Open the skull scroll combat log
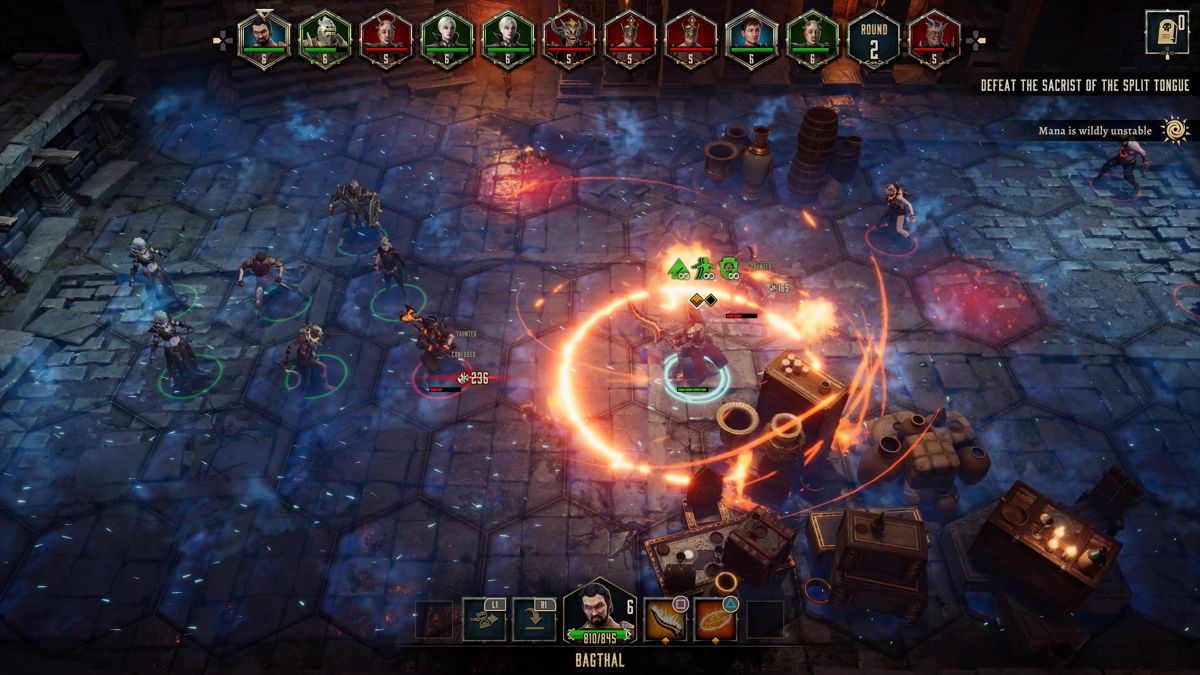Screen dimensions: 1200x675 [x=1160, y=34]
